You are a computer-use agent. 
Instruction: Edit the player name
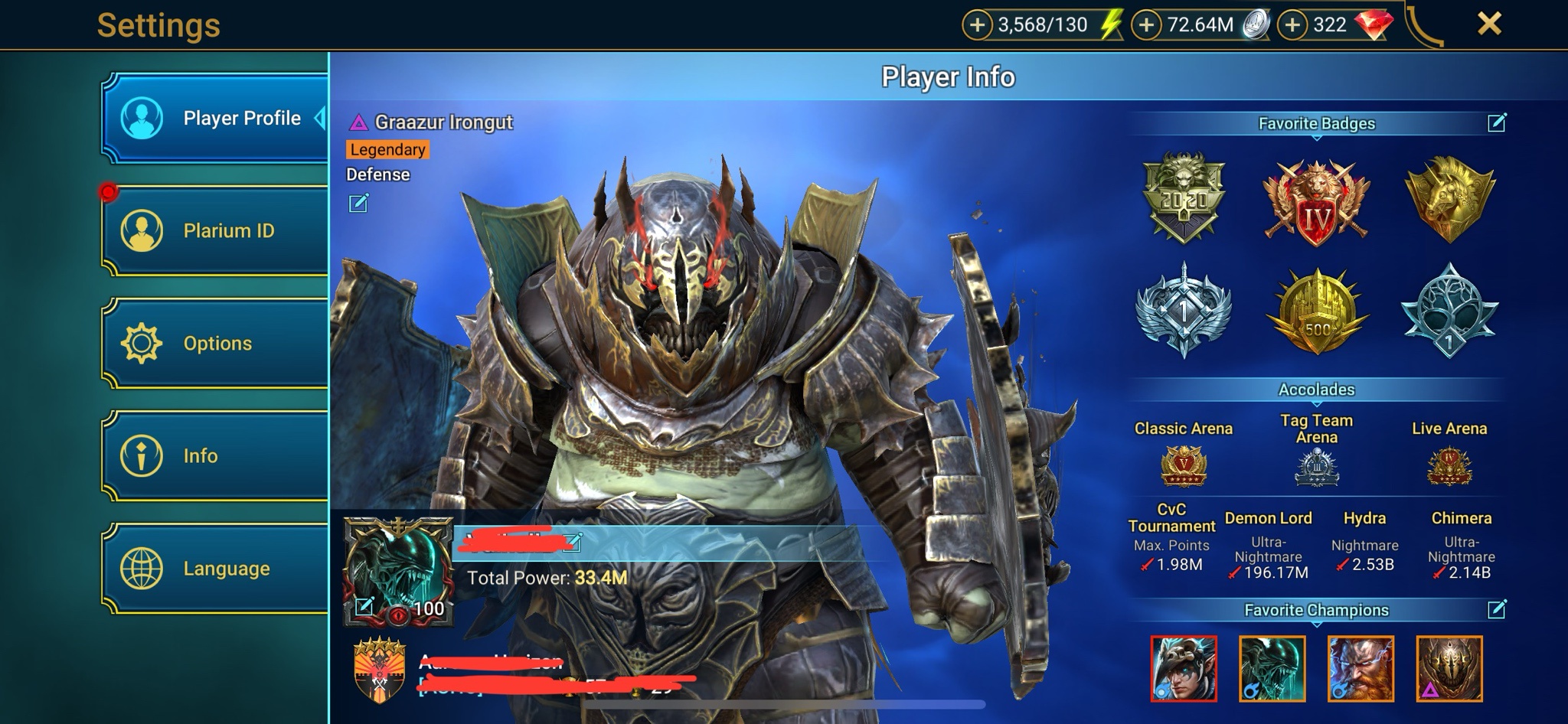point(573,543)
